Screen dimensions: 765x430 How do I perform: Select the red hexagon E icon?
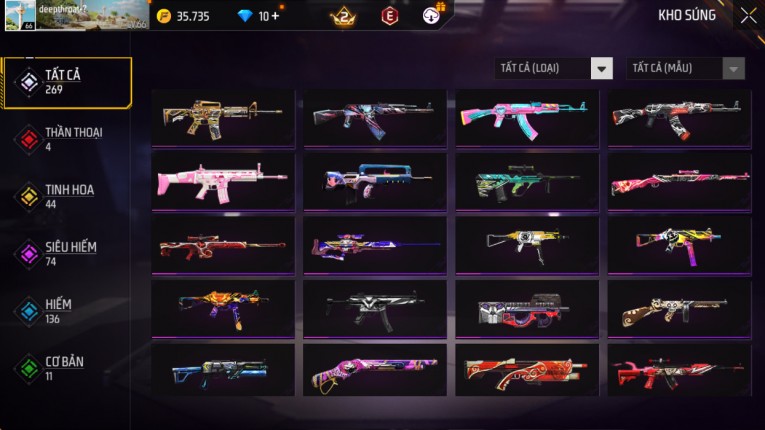pyautogui.click(x=390, y=16)
